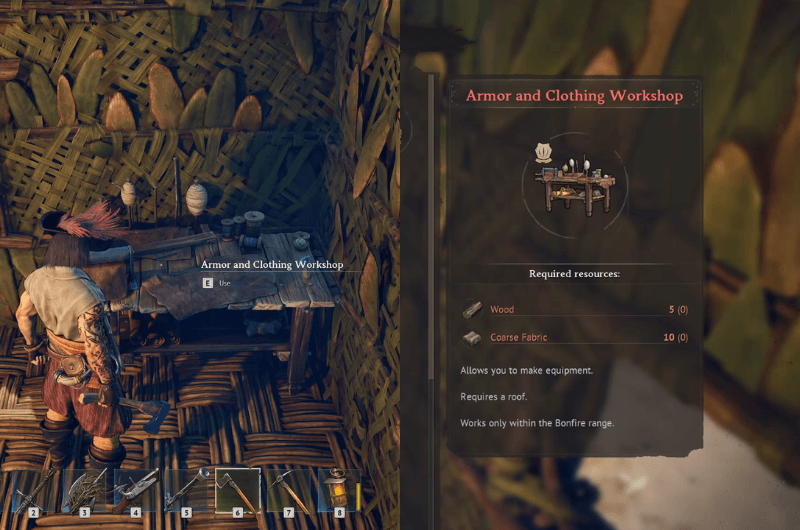Click the Wood resource row
The image size is (800, 530).
click(x=575, y=310)
